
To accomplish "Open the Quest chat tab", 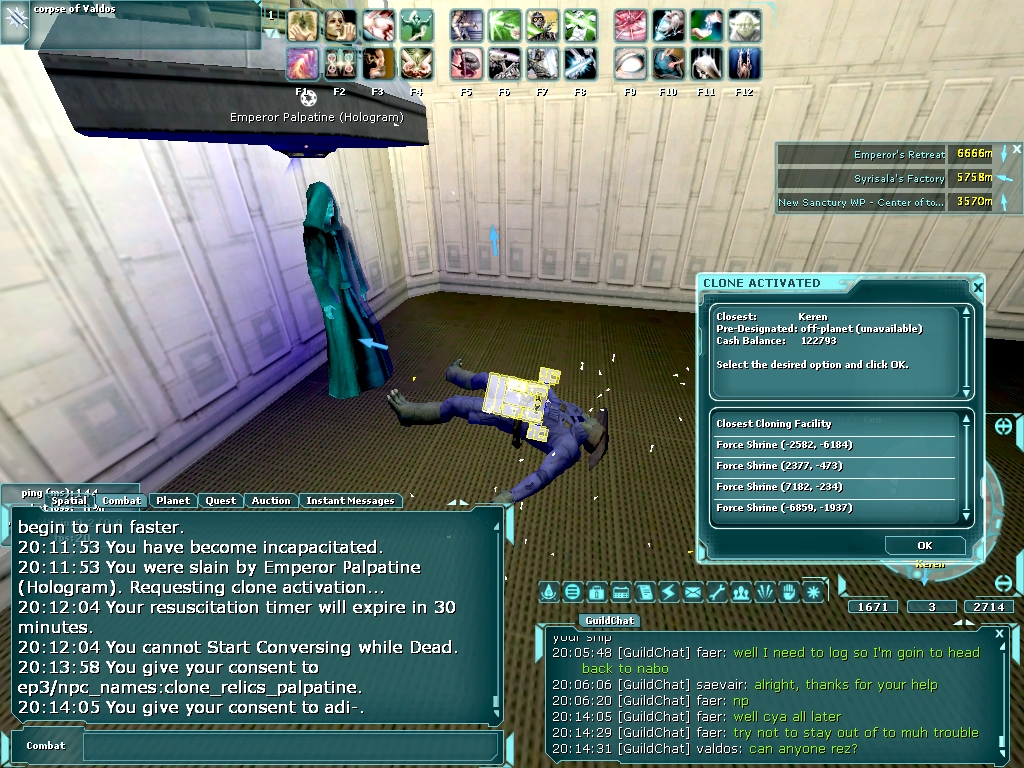I will (x=221, y=501).
